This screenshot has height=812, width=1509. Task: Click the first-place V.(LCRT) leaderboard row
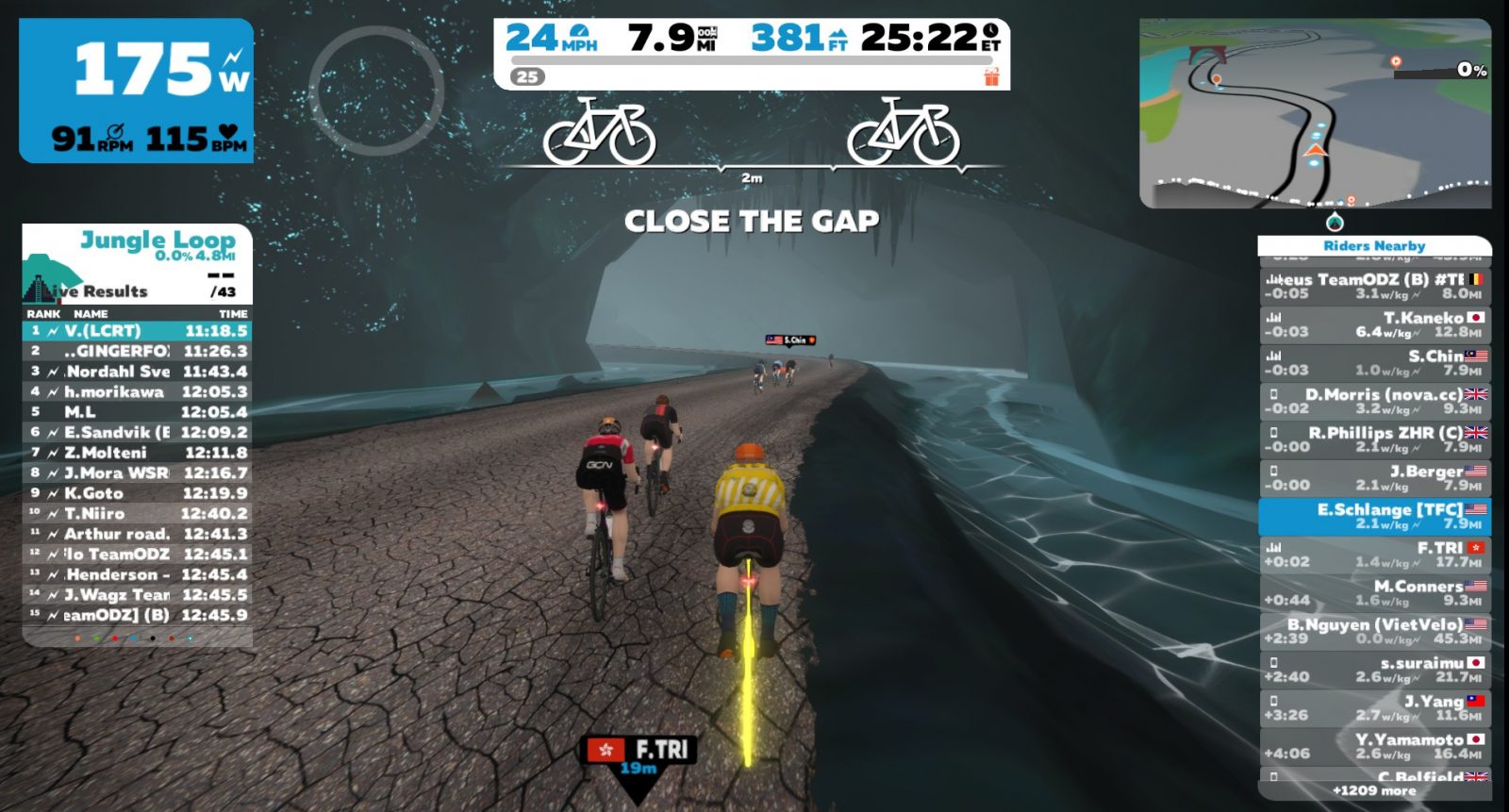138,331
